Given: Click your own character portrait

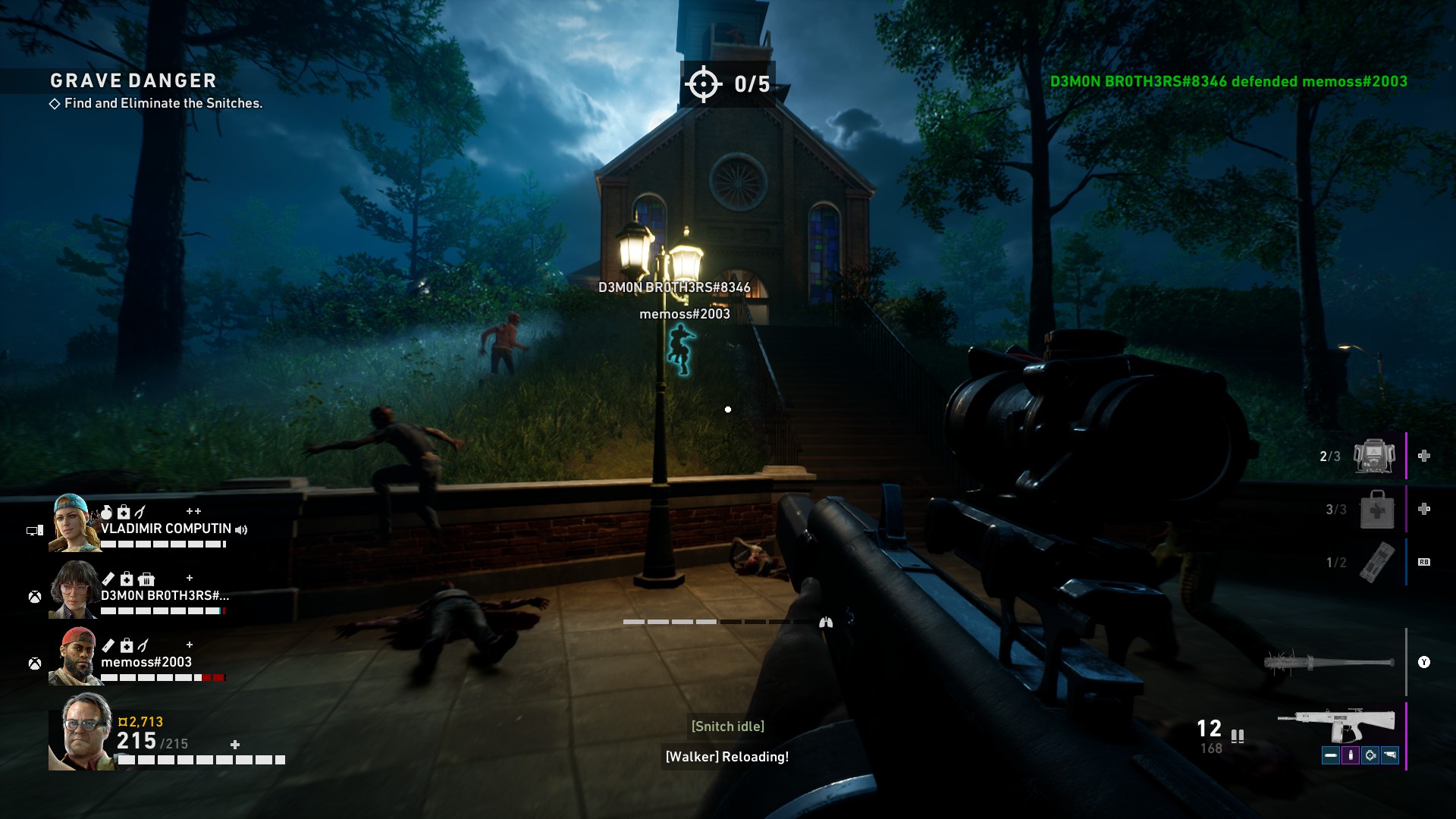Looking at the screenshot, I should coord(82,732).
